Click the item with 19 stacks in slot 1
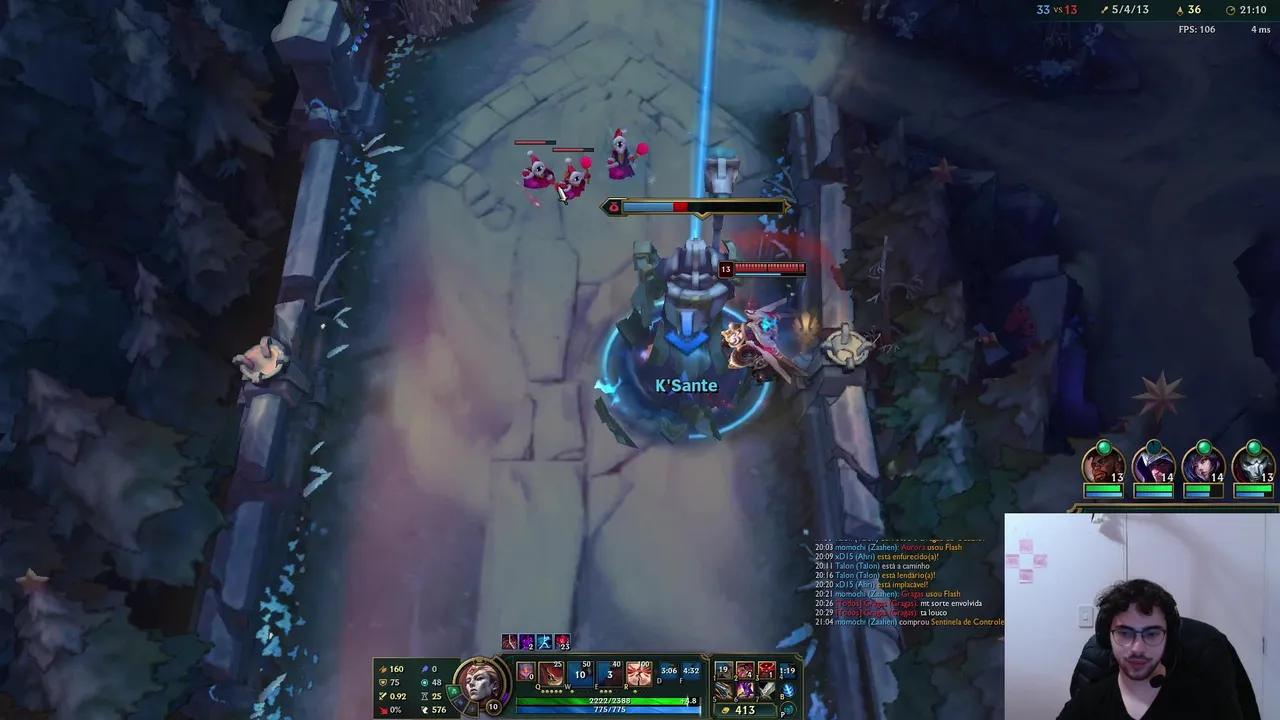Image resolution: width=1280 pixels, height=720 pixels. point(722,670)
